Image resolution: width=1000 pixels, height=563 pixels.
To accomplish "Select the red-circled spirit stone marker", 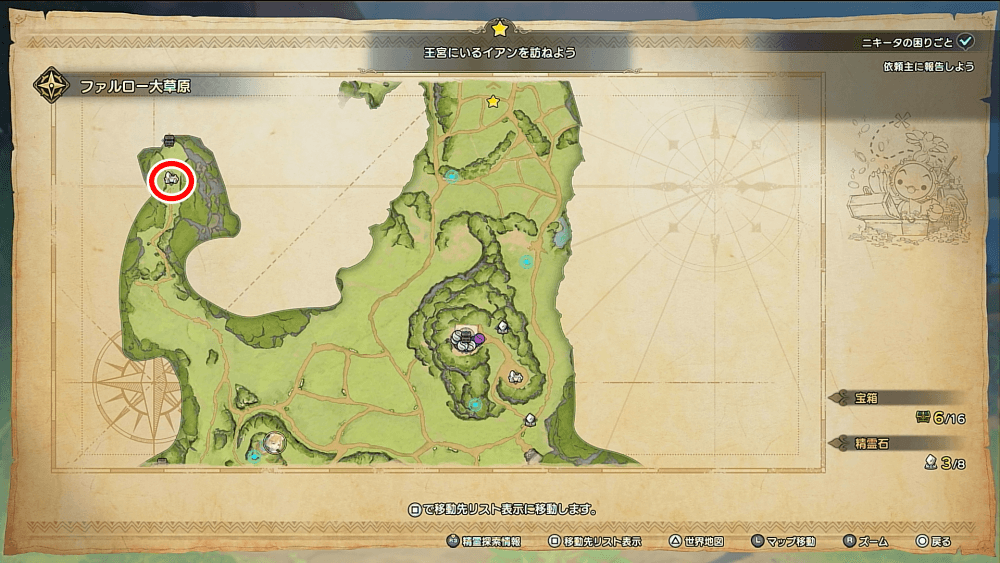I will click(171, 181).
